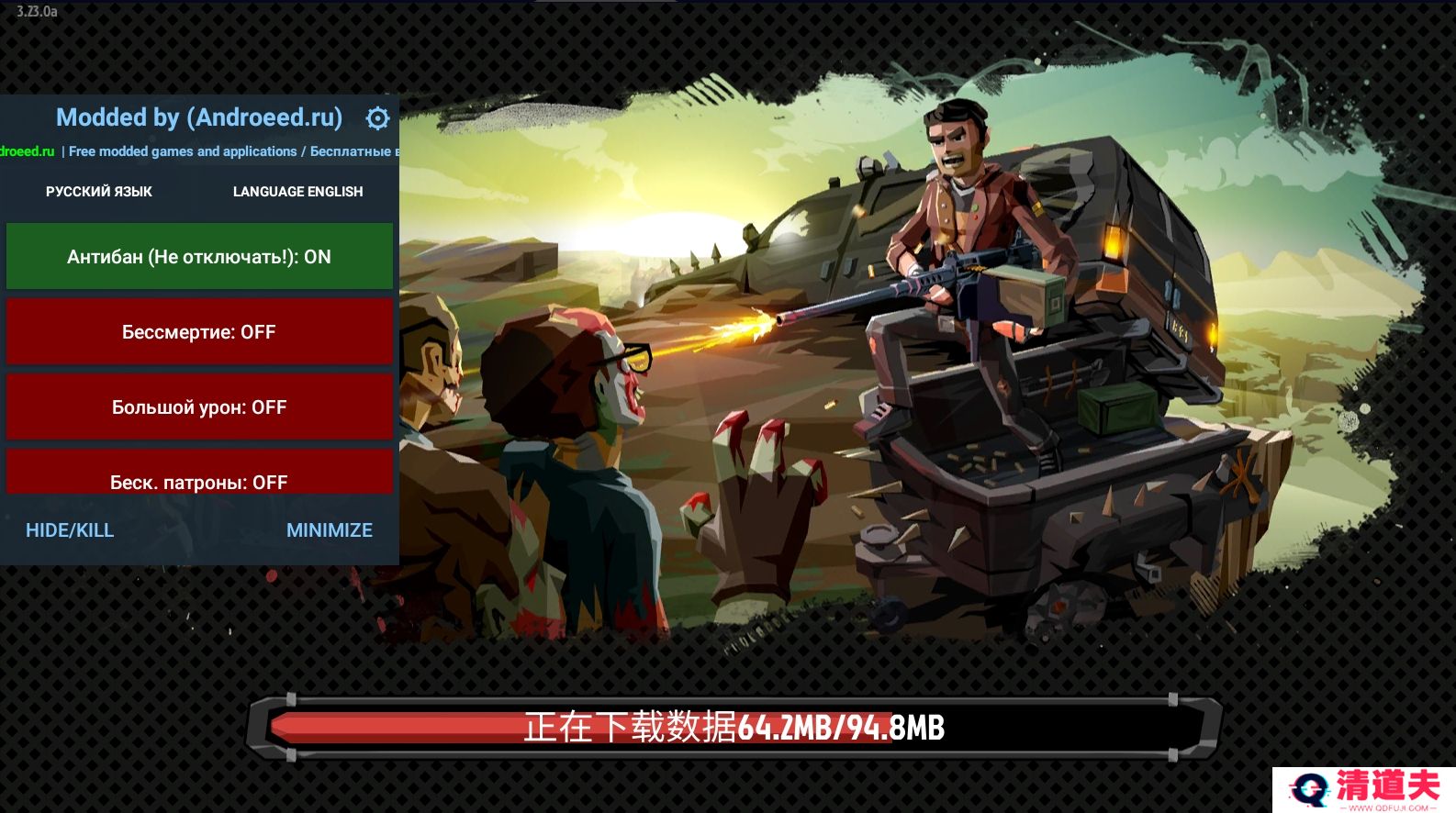Select LANGUAGE ENGLISH option
The height and width of the screenshot is (813, 1456).
click(297, 192)
